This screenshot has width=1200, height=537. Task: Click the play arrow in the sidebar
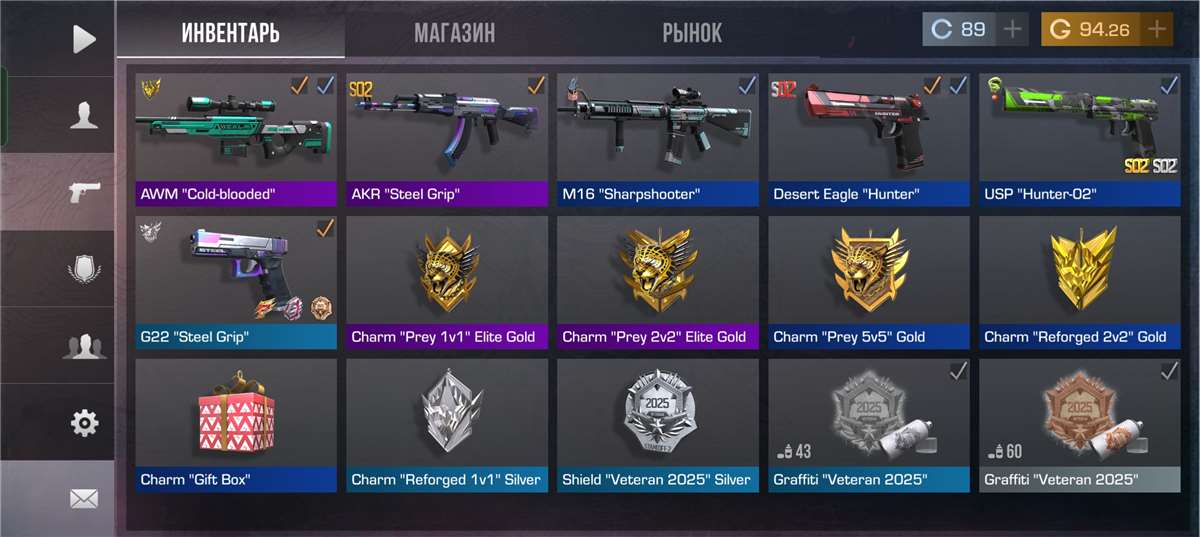(84, 39)
